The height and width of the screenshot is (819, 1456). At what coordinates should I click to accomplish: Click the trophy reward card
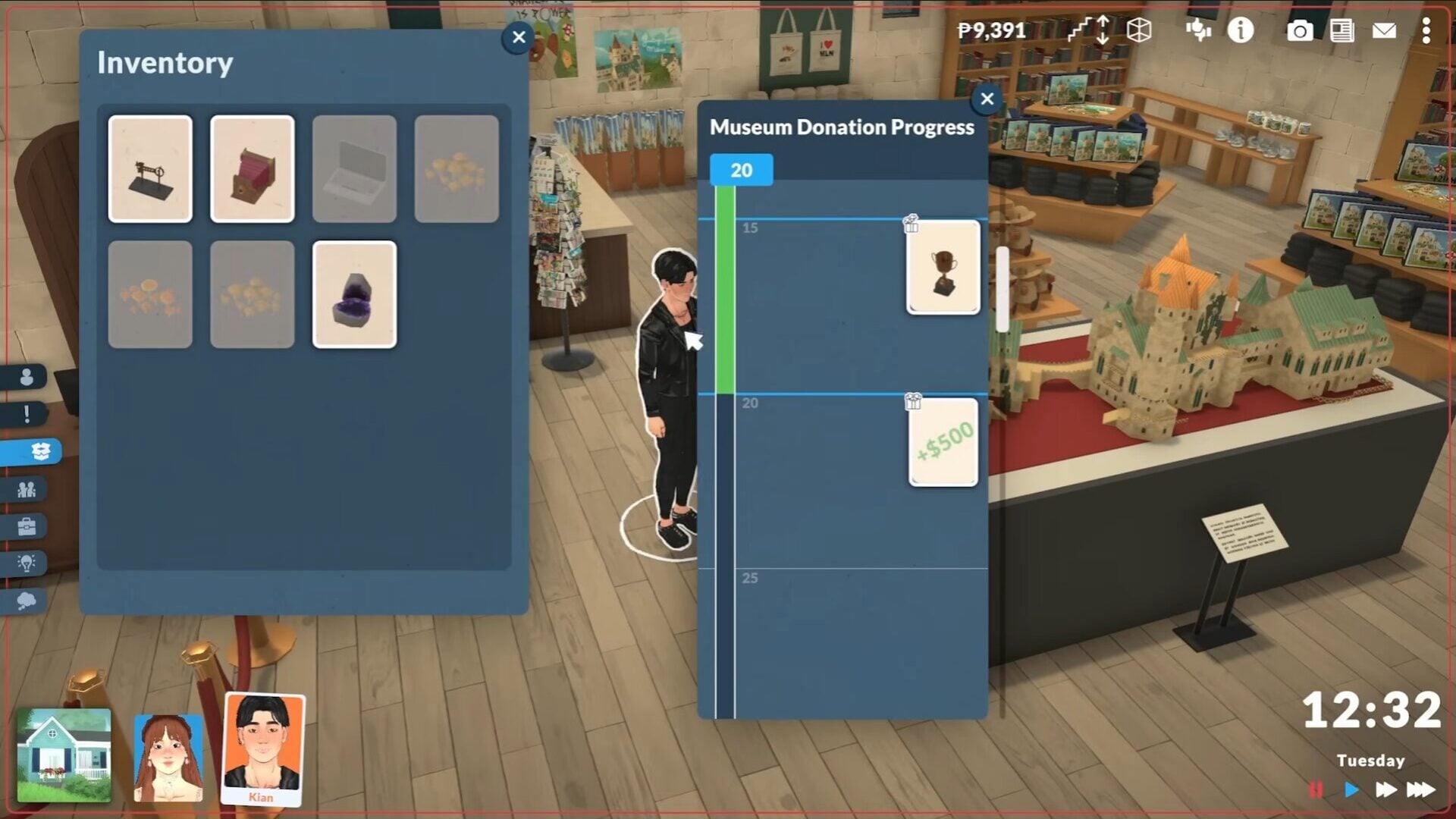tap(943, 268)
